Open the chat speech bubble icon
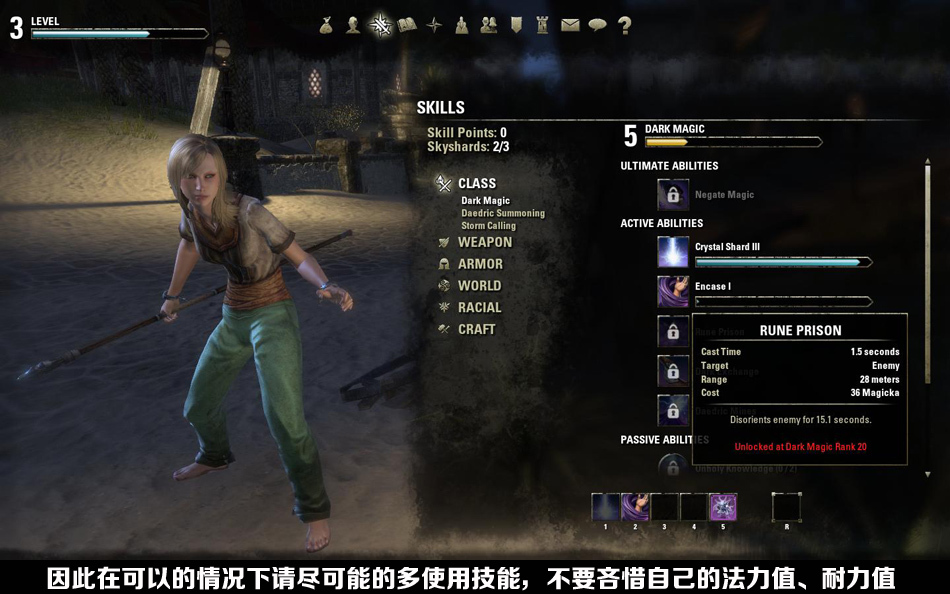The image size is (950, 594). pyautogui.click(x=597, y=26)
